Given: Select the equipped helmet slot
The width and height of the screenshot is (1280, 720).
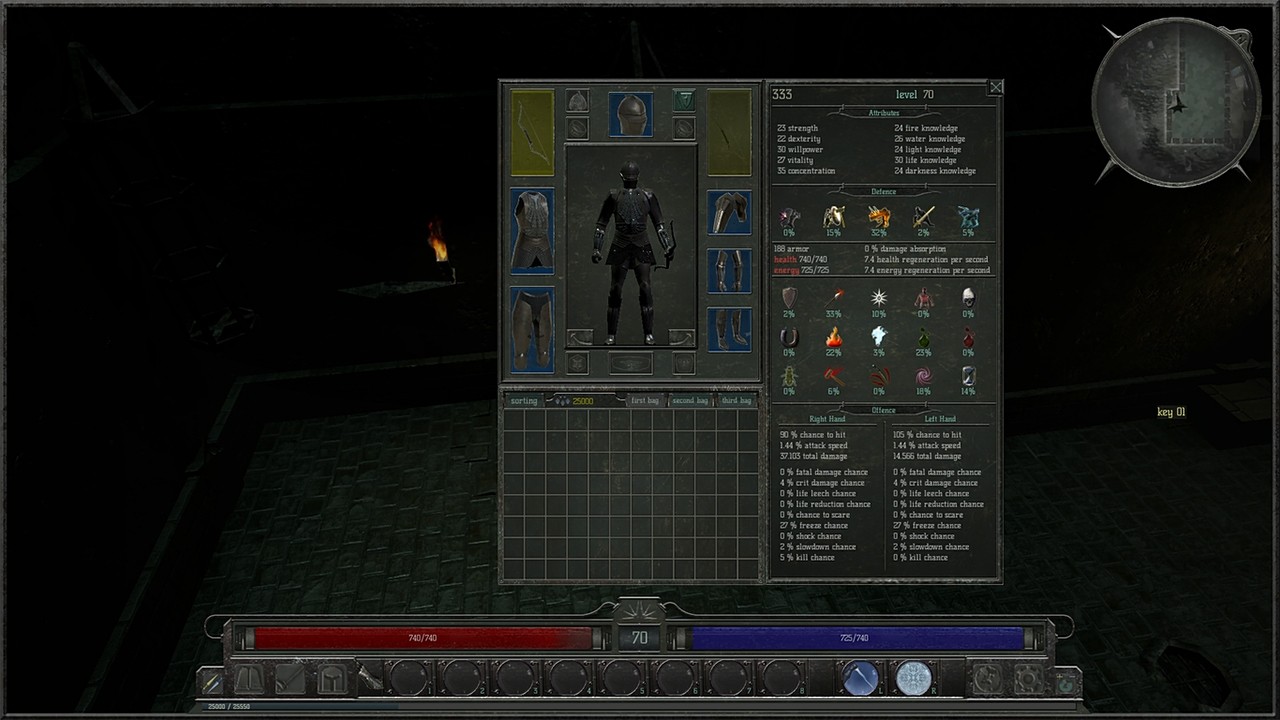Looking at the screenshot, I should click(x=630, y=114).
